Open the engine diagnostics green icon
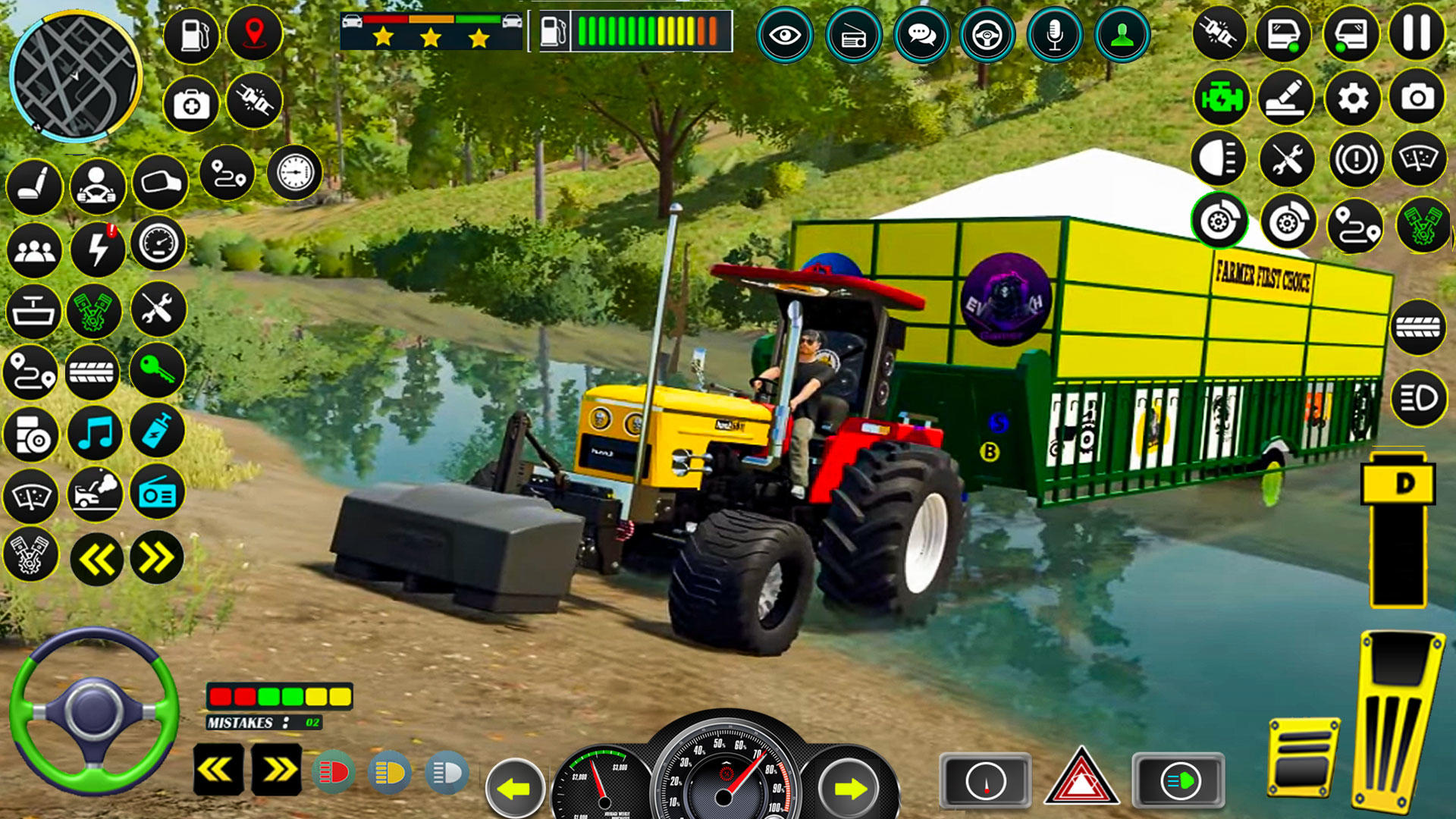 1219,97
